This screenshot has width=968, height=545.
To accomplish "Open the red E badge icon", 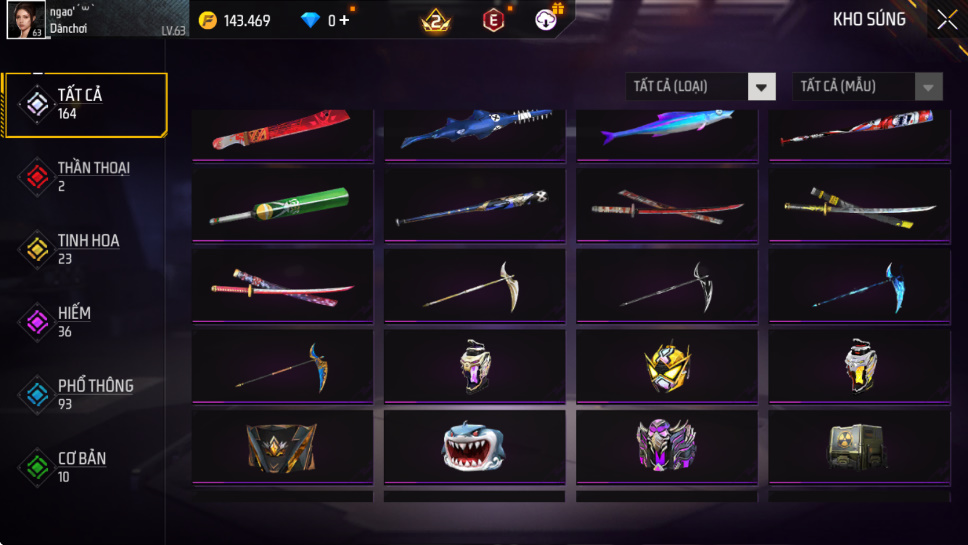I will point(494,20).
